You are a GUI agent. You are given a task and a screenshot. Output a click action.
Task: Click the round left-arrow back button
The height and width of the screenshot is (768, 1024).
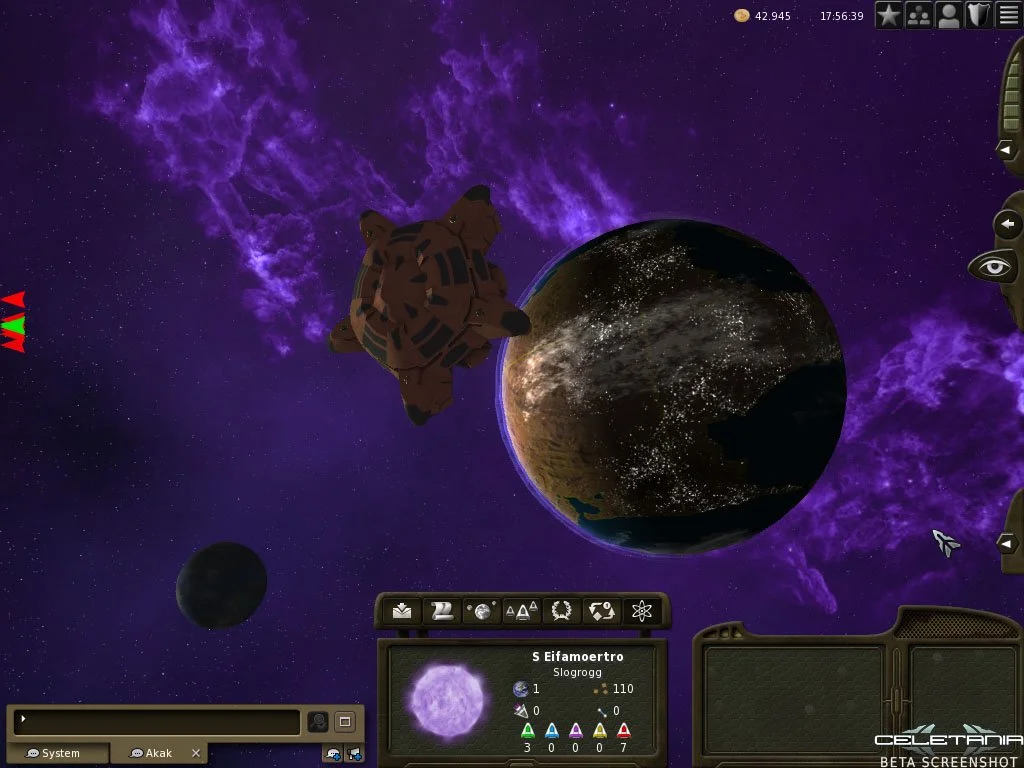click(x=1008, y=224)
